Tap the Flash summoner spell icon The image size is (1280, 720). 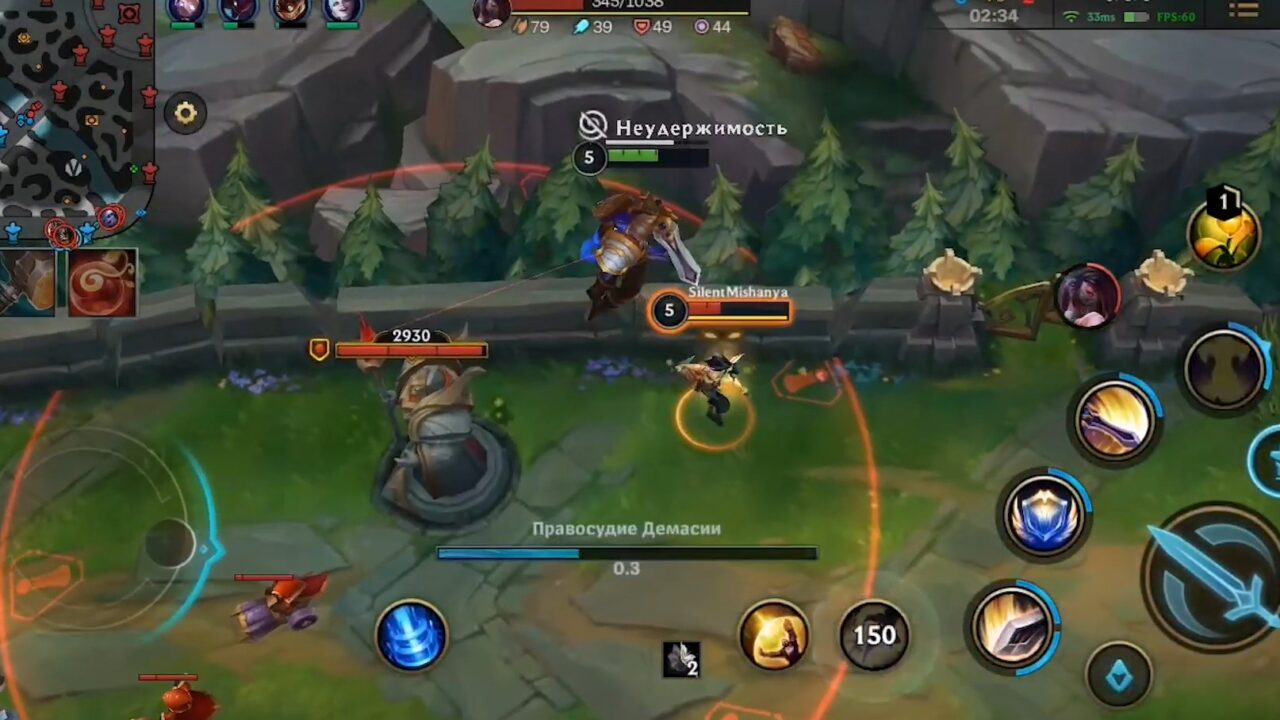775,635
